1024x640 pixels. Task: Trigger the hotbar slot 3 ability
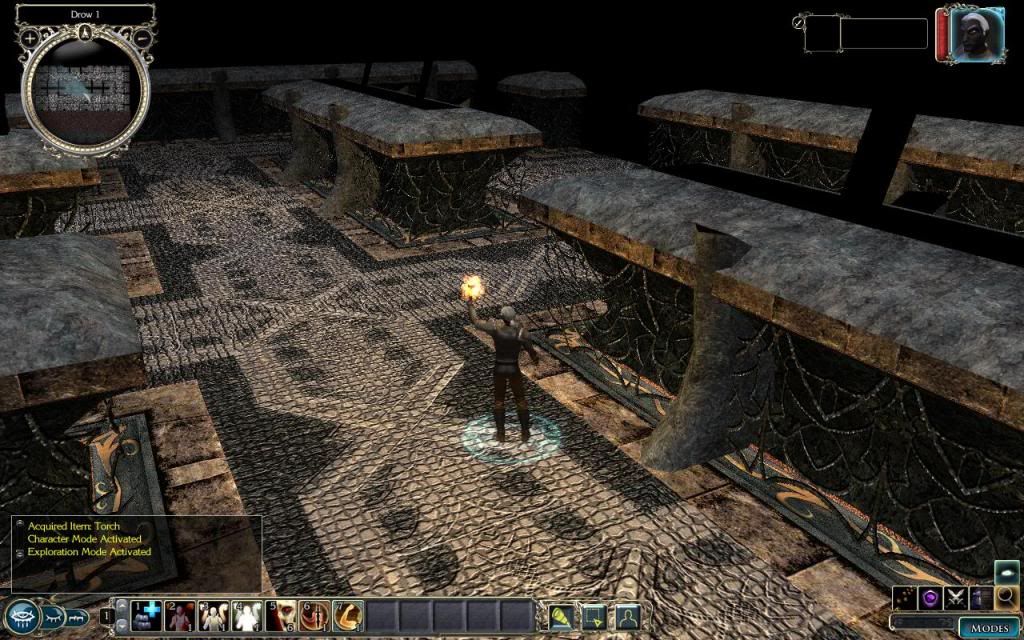pyautogui.click(x=215, y=615)
